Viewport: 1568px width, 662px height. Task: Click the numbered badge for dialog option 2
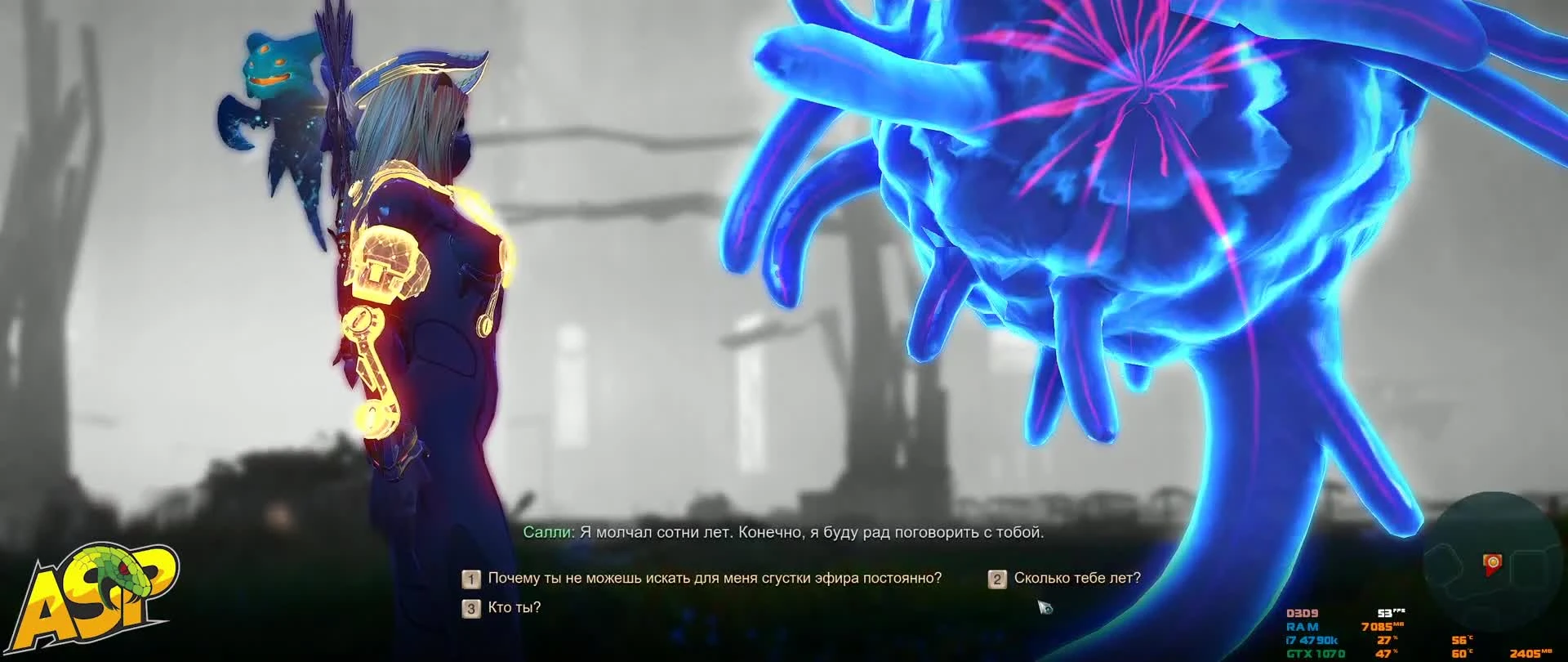[x=997, y=579]
